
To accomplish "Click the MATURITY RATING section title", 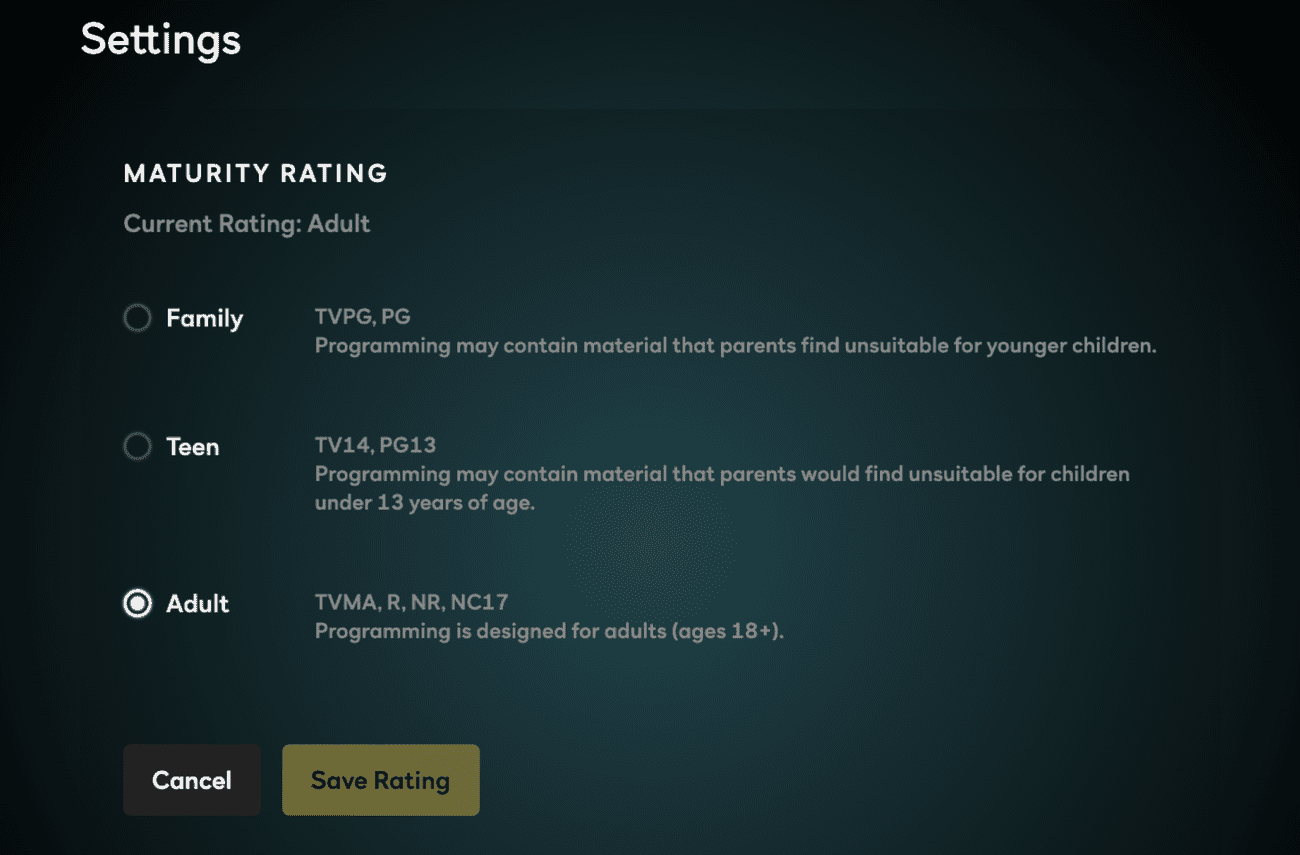I will click(x=255, y=173).
